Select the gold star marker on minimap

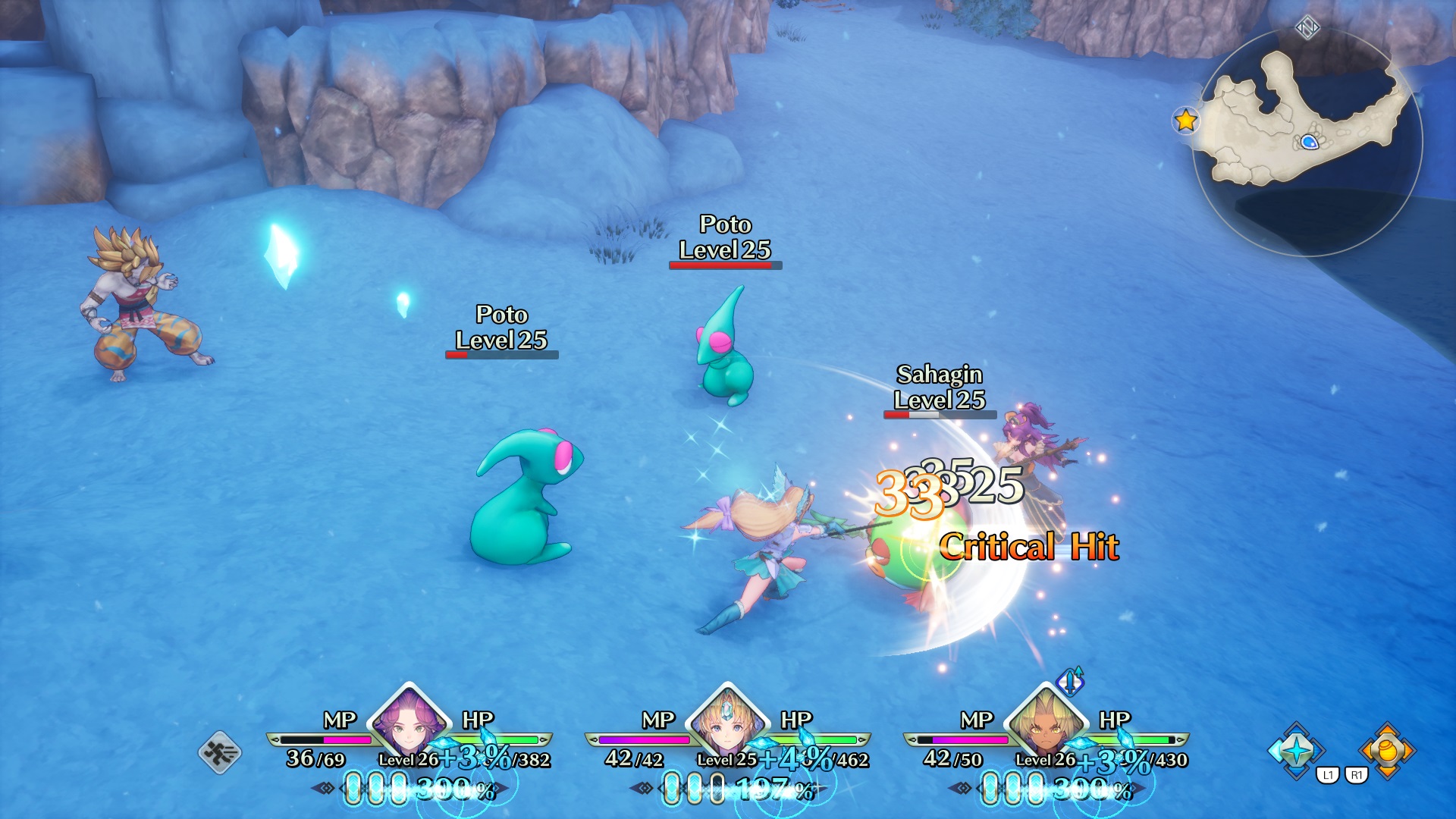click(1185, 121)
